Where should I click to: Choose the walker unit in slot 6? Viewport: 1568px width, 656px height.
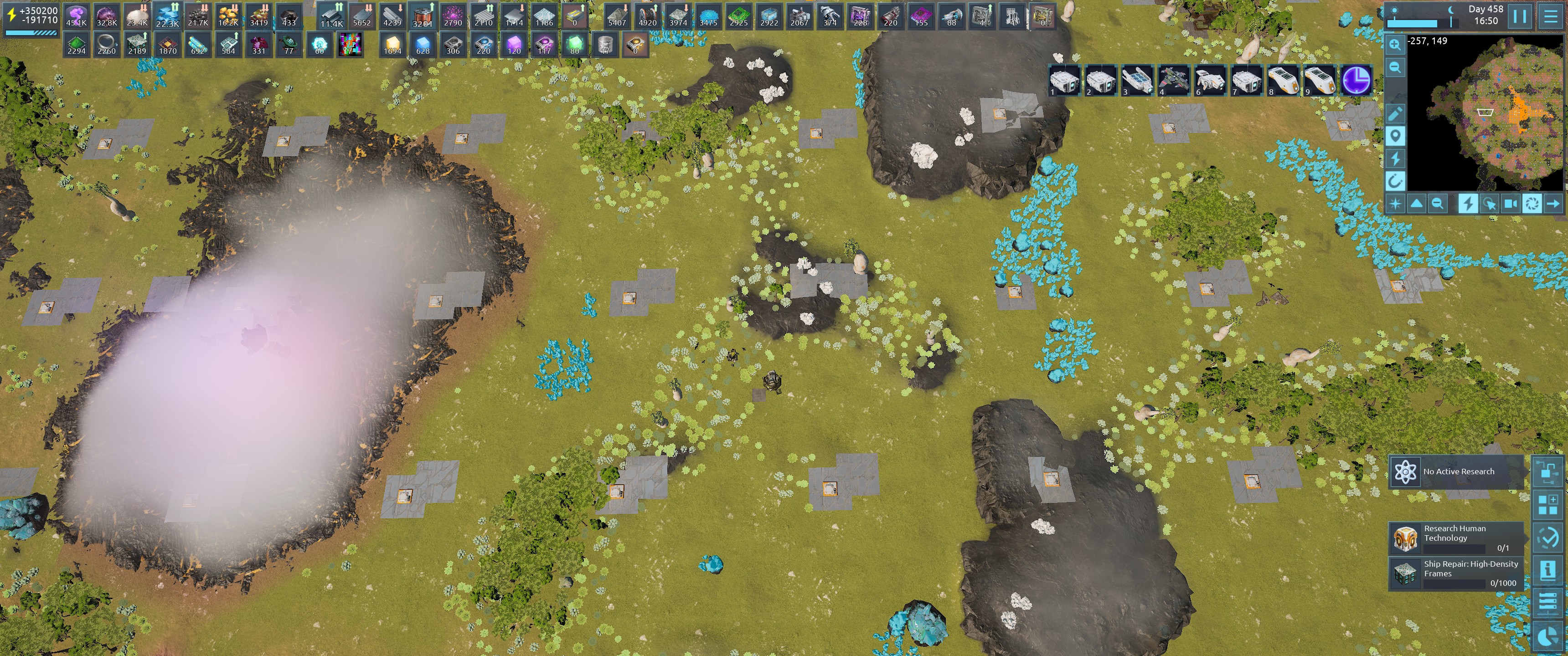click(1210, 80)
